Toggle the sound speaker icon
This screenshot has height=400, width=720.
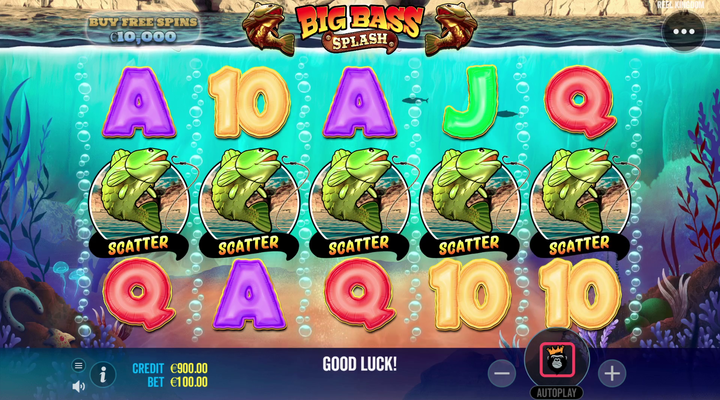click(79, 385)
